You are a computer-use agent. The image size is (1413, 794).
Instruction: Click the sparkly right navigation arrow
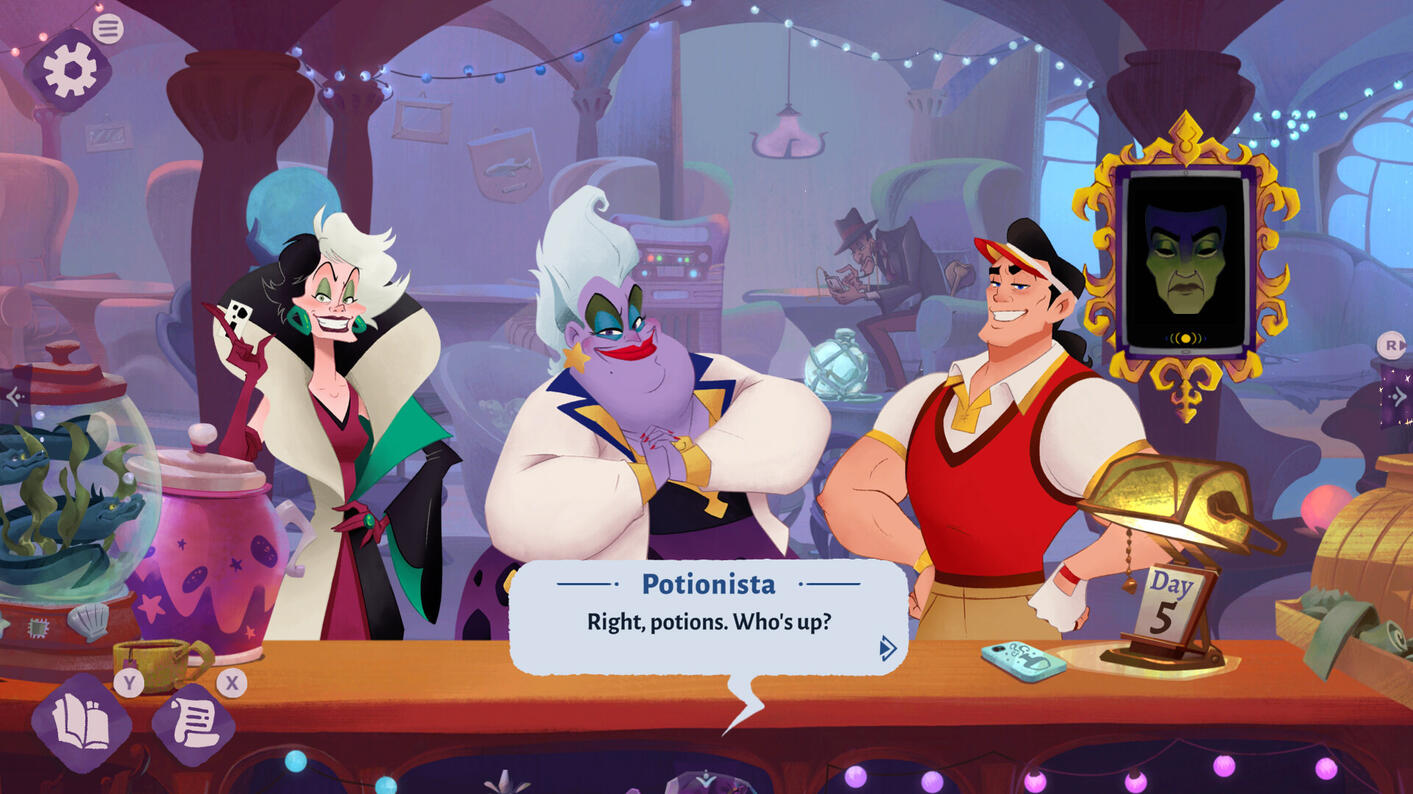tap(1397, 396)
